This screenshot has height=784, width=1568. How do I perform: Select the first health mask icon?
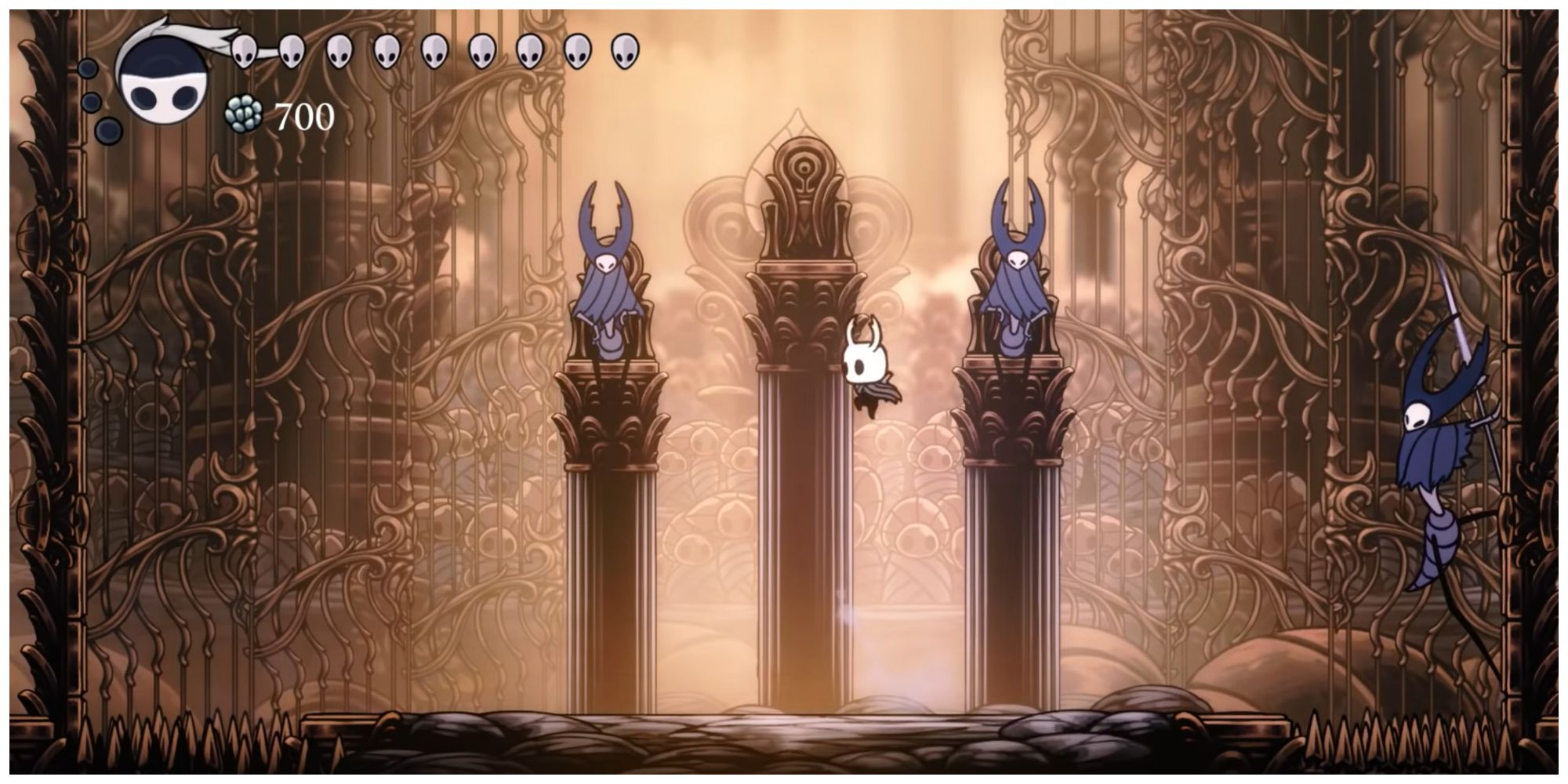click(243, 51)
